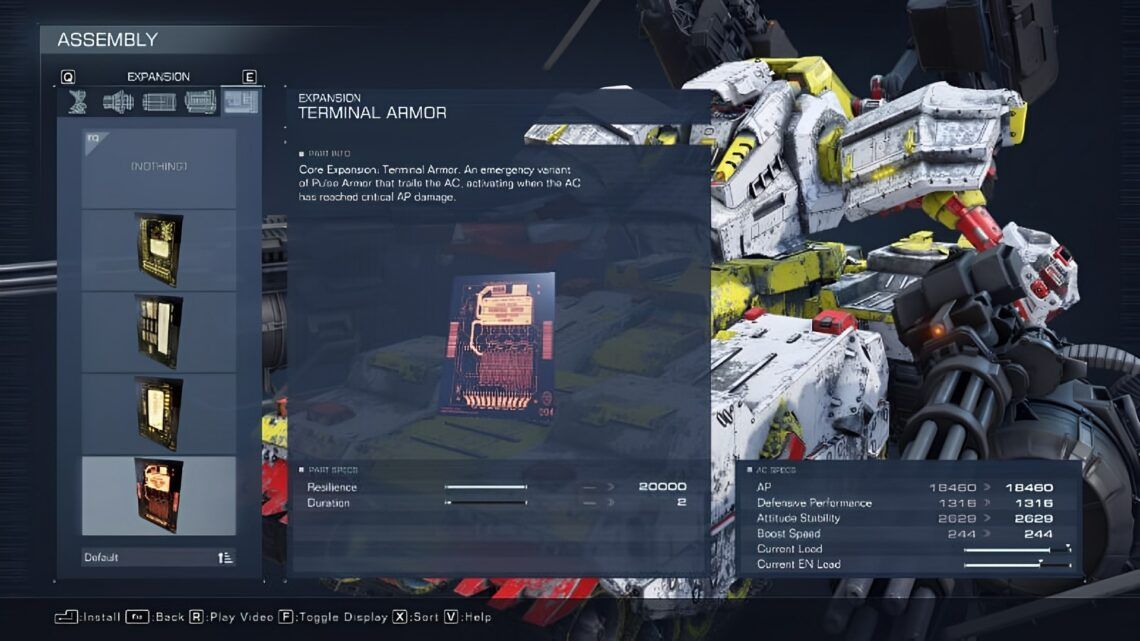Select the yellow chip just above Terminal Armor
This screenshot has height=641, width=1140.
click(x=159, y=413)
